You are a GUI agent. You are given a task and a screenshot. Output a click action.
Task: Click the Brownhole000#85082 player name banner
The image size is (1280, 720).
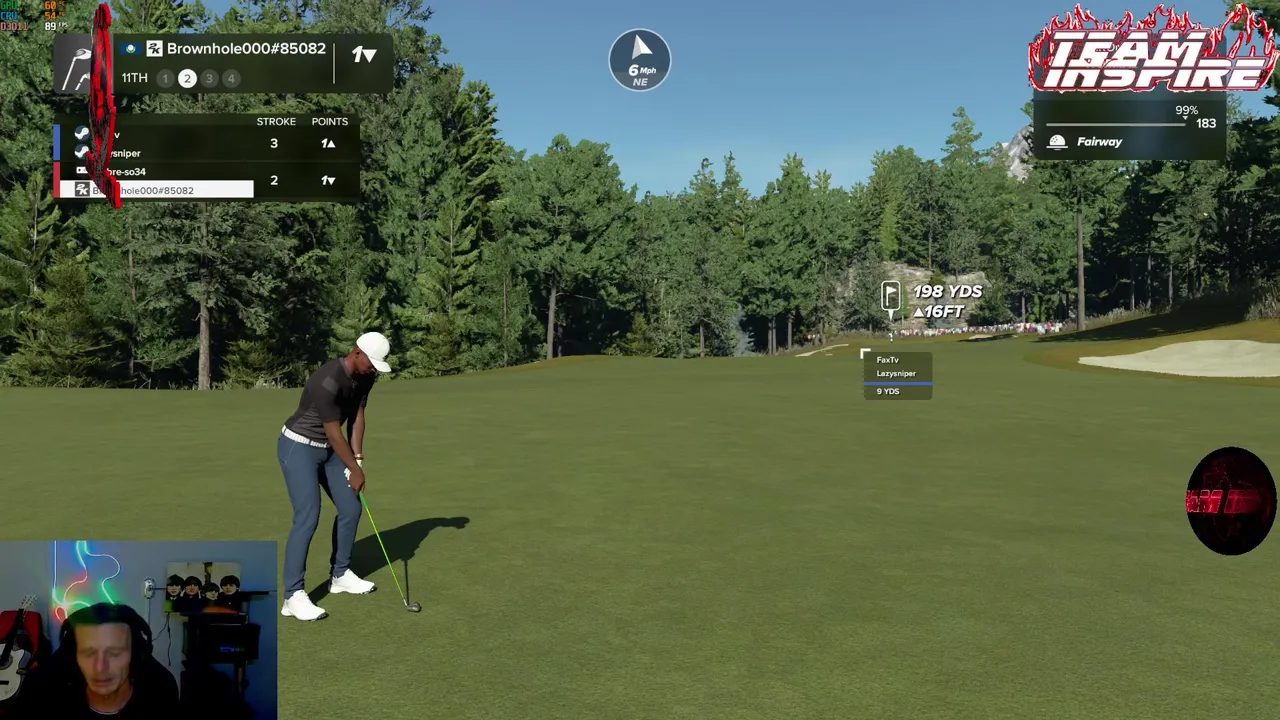[245, 49]
